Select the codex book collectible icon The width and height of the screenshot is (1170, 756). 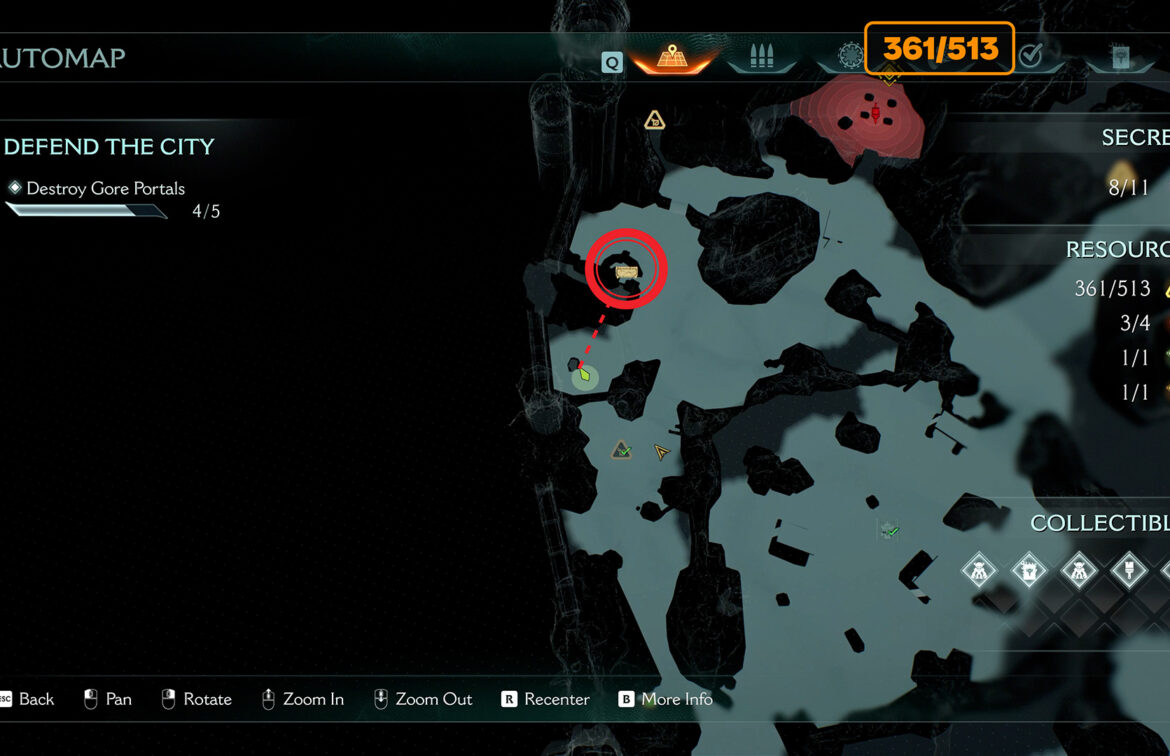click(1029, 572)
